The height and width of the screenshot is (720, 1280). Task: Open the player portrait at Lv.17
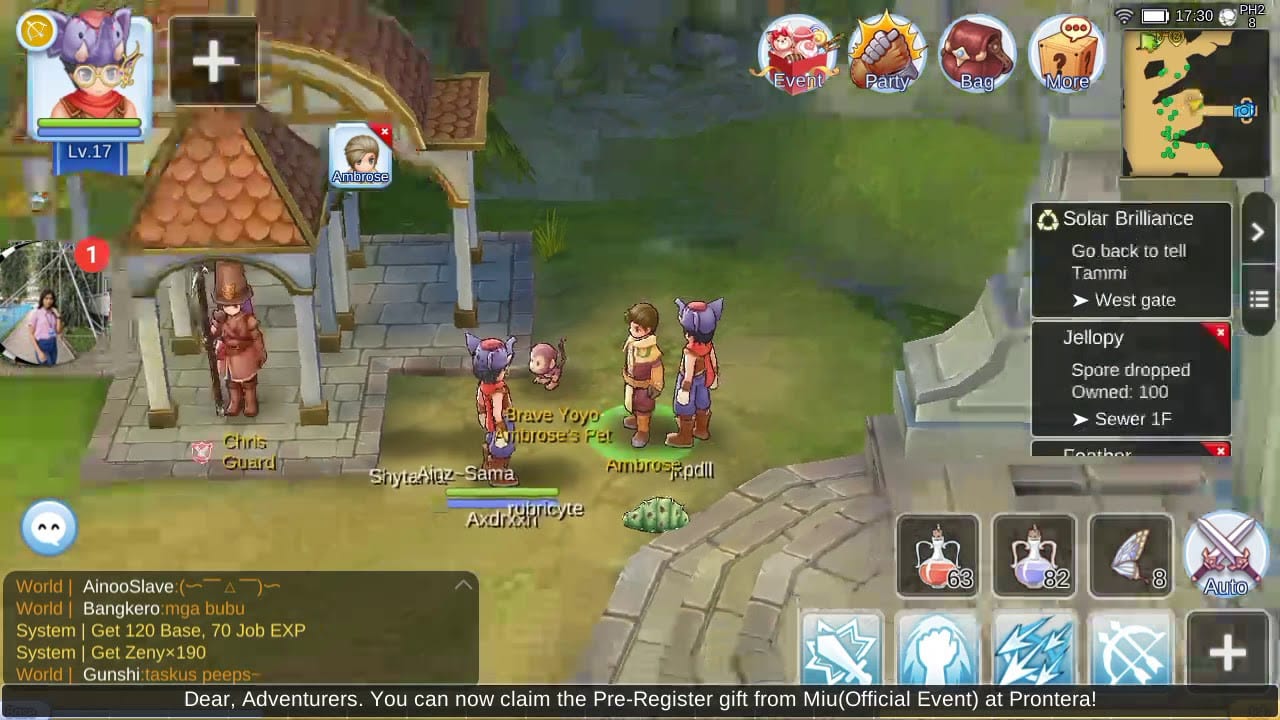tap(90, 85)
